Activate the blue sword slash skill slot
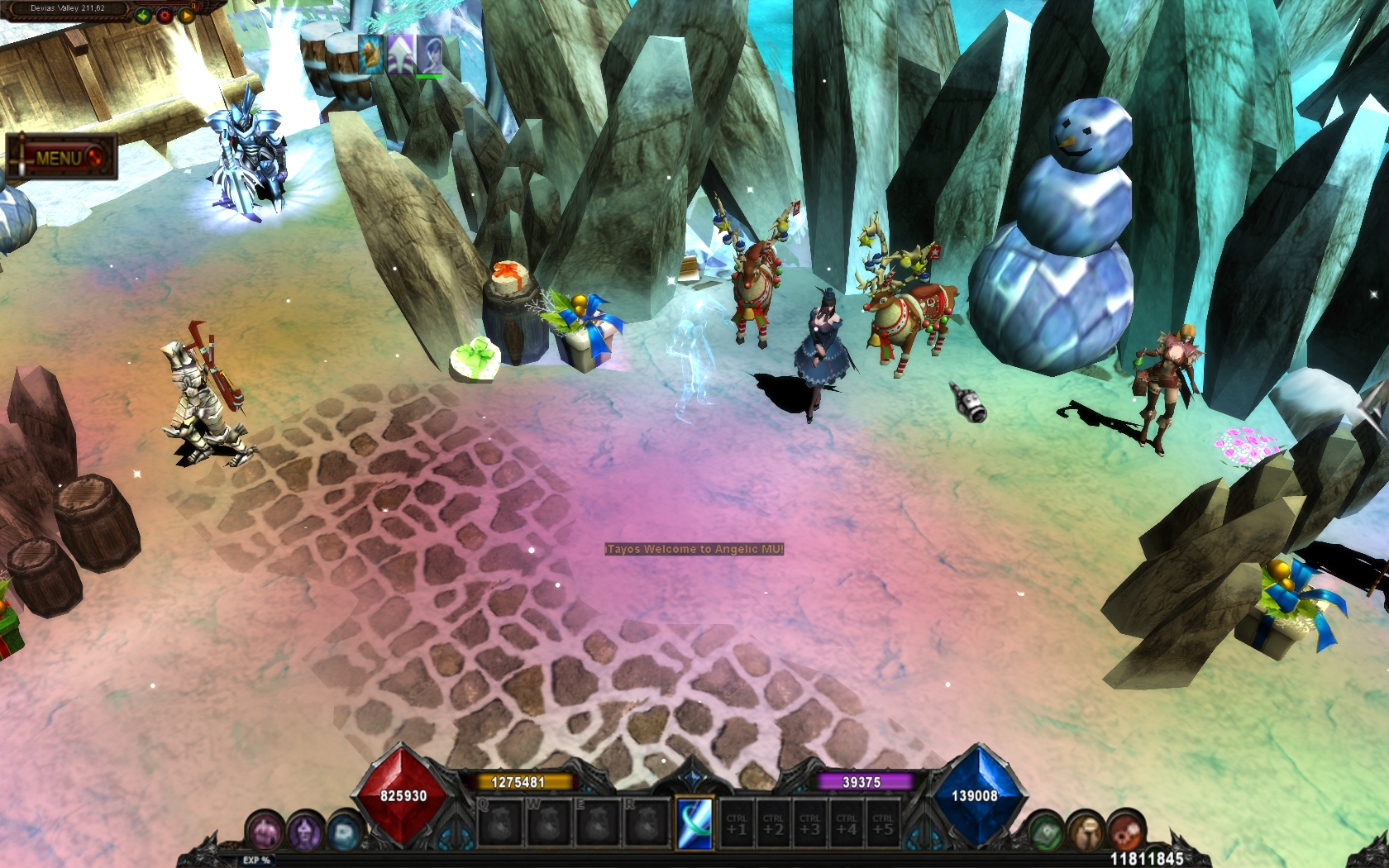 click(694, 823)
